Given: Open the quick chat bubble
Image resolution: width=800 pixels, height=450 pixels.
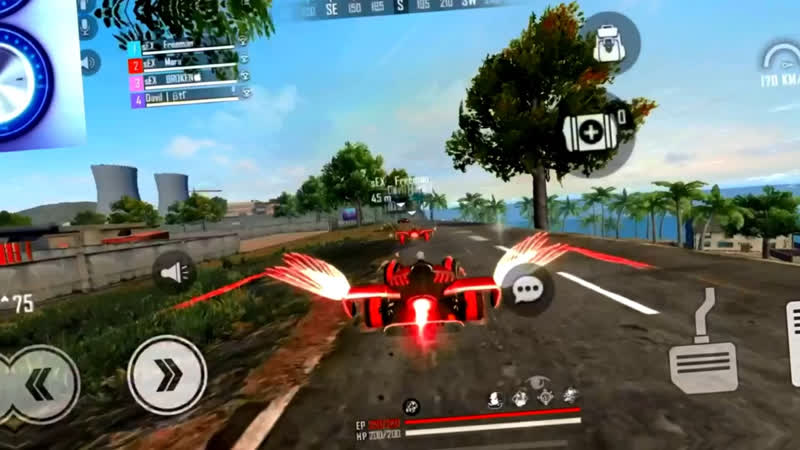Looking at the screenshot, I should tap(527, 290).
